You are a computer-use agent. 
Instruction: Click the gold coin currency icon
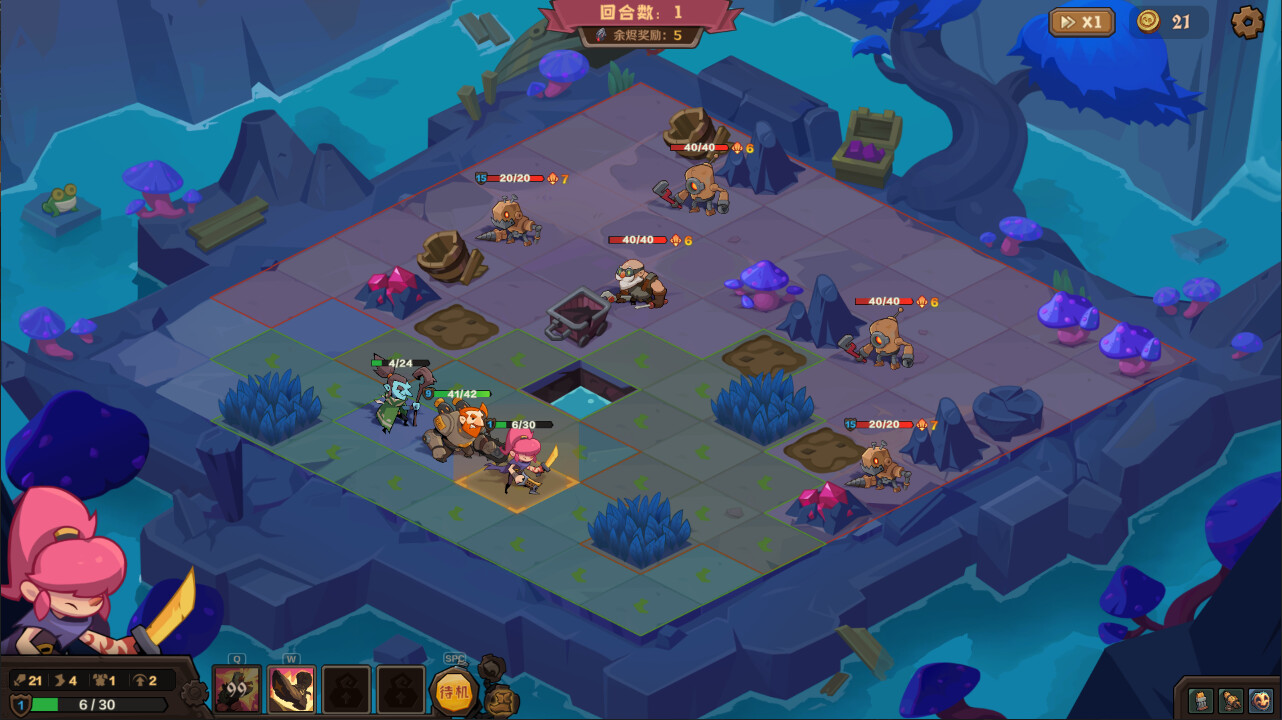tap(1148, 20)
